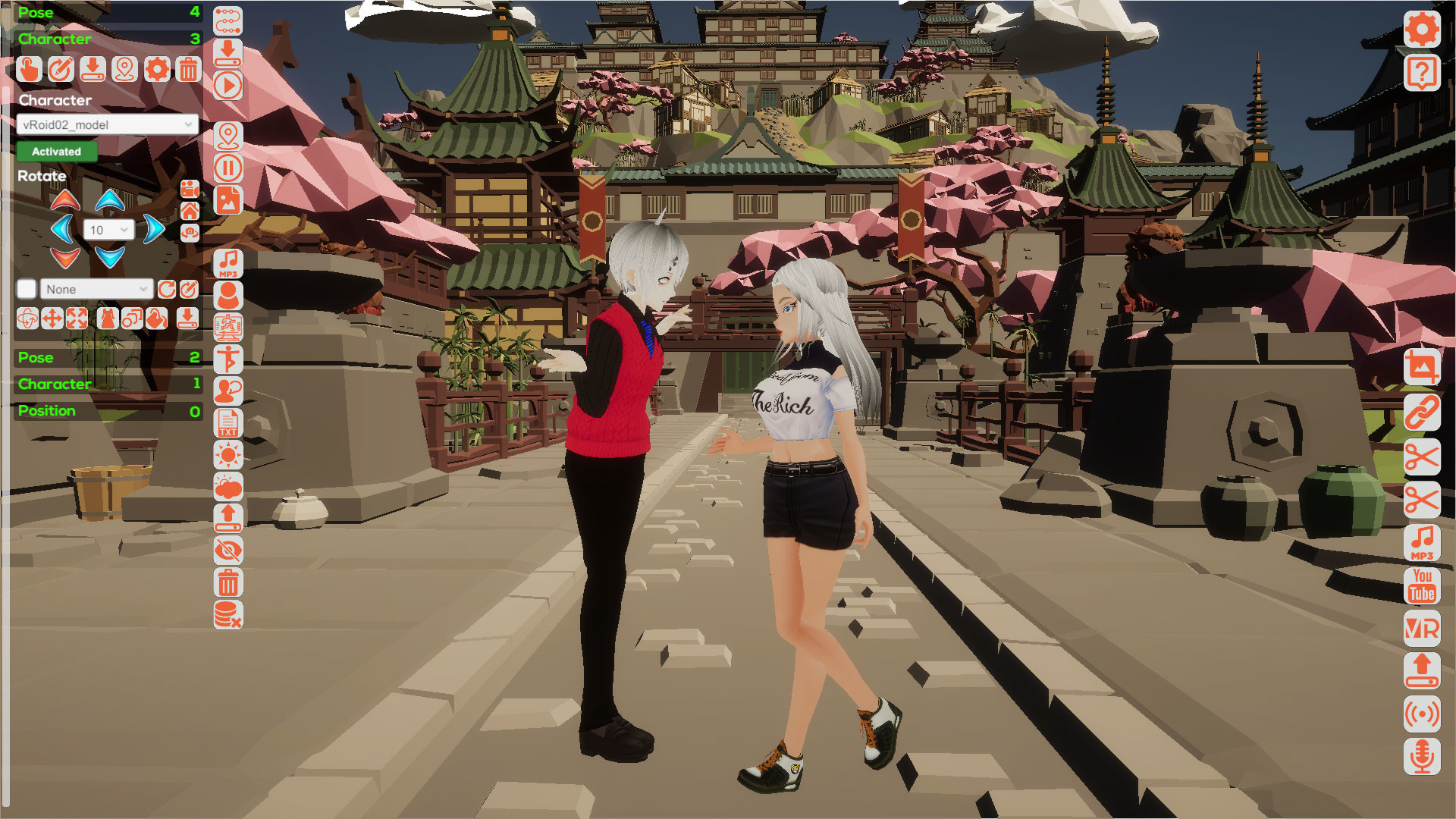Select the trash delete icon under Character
Screen dimensions: 1456x819
[187, 70]
